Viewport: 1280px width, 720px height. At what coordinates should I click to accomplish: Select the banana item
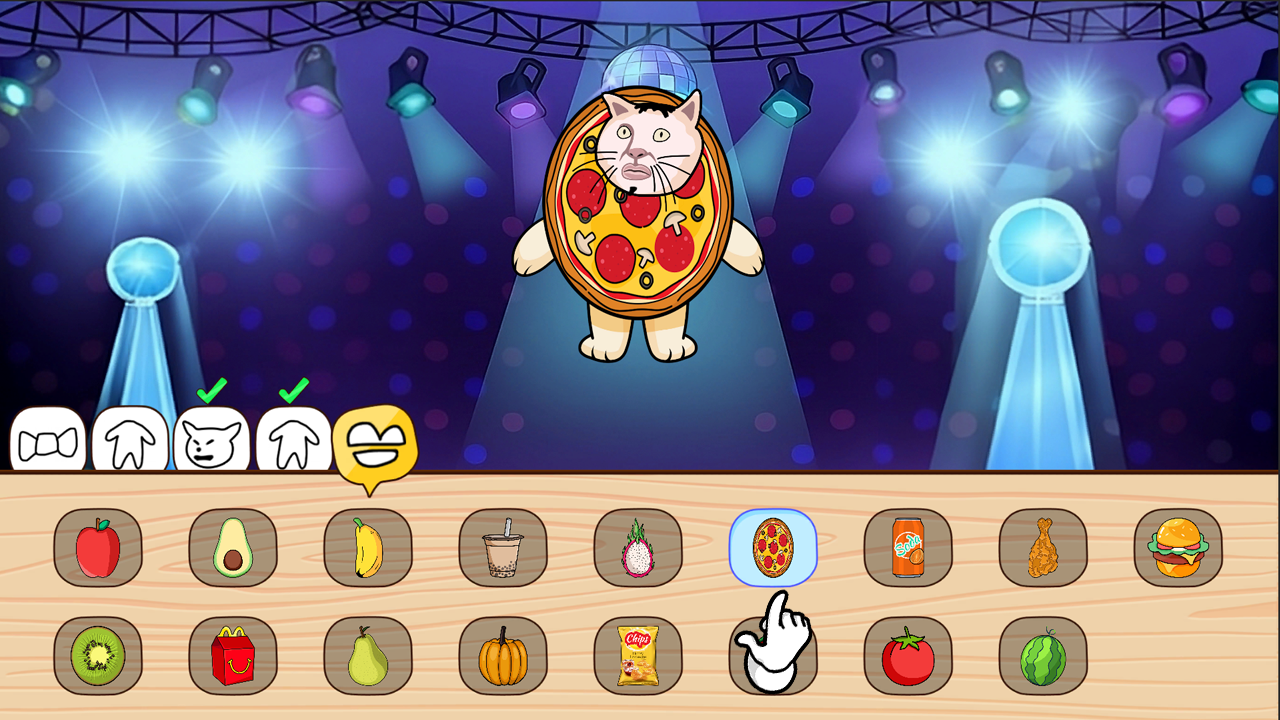[368, 546]
